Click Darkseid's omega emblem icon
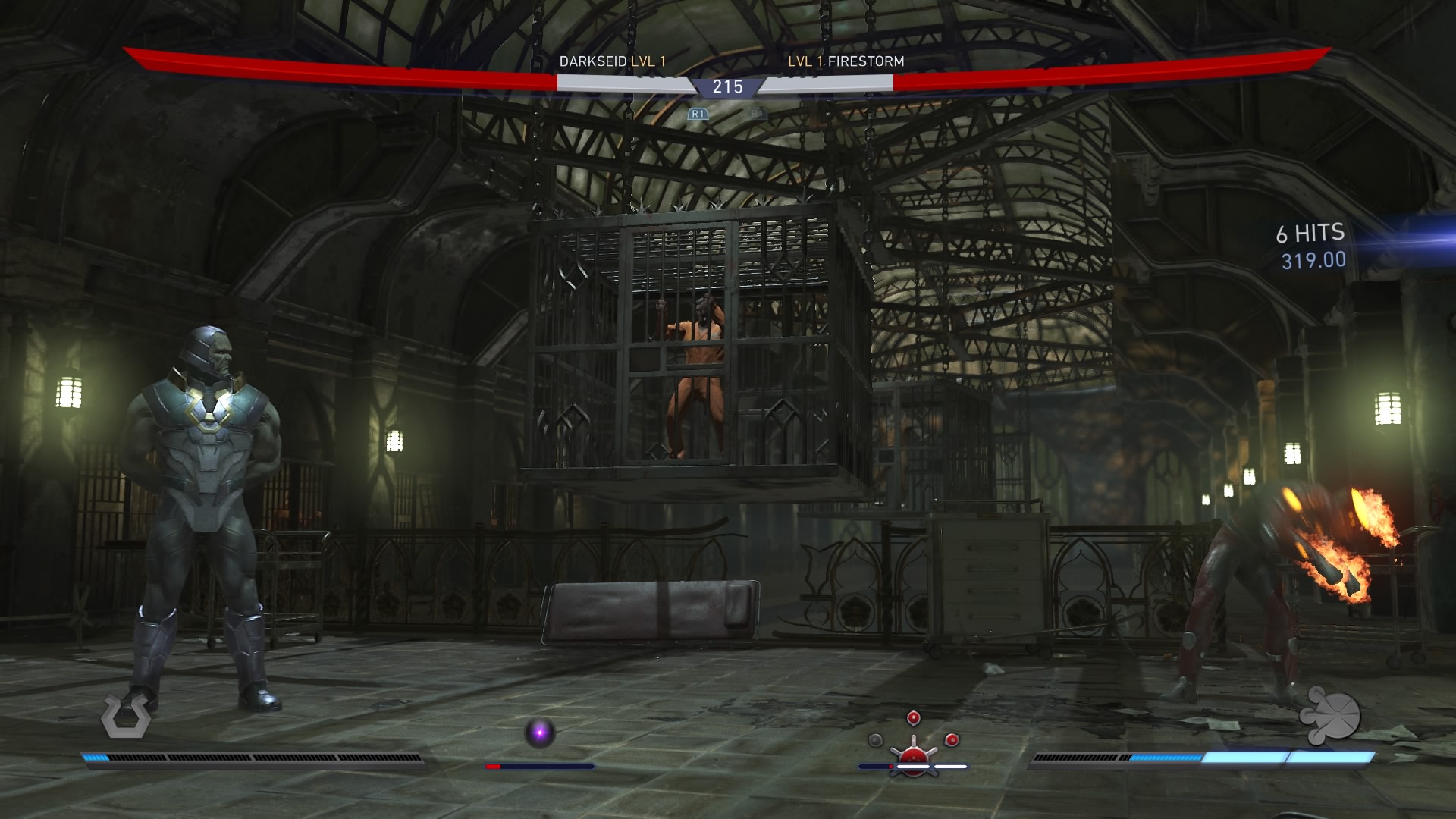The width and height of the screenshot is (1456, 819). tap(126, 716)
